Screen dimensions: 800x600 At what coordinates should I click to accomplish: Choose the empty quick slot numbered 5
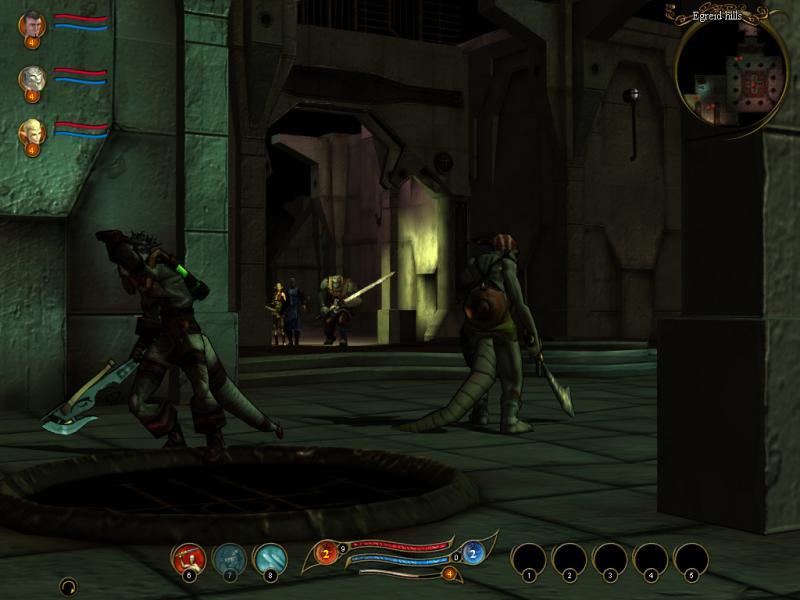691,558
